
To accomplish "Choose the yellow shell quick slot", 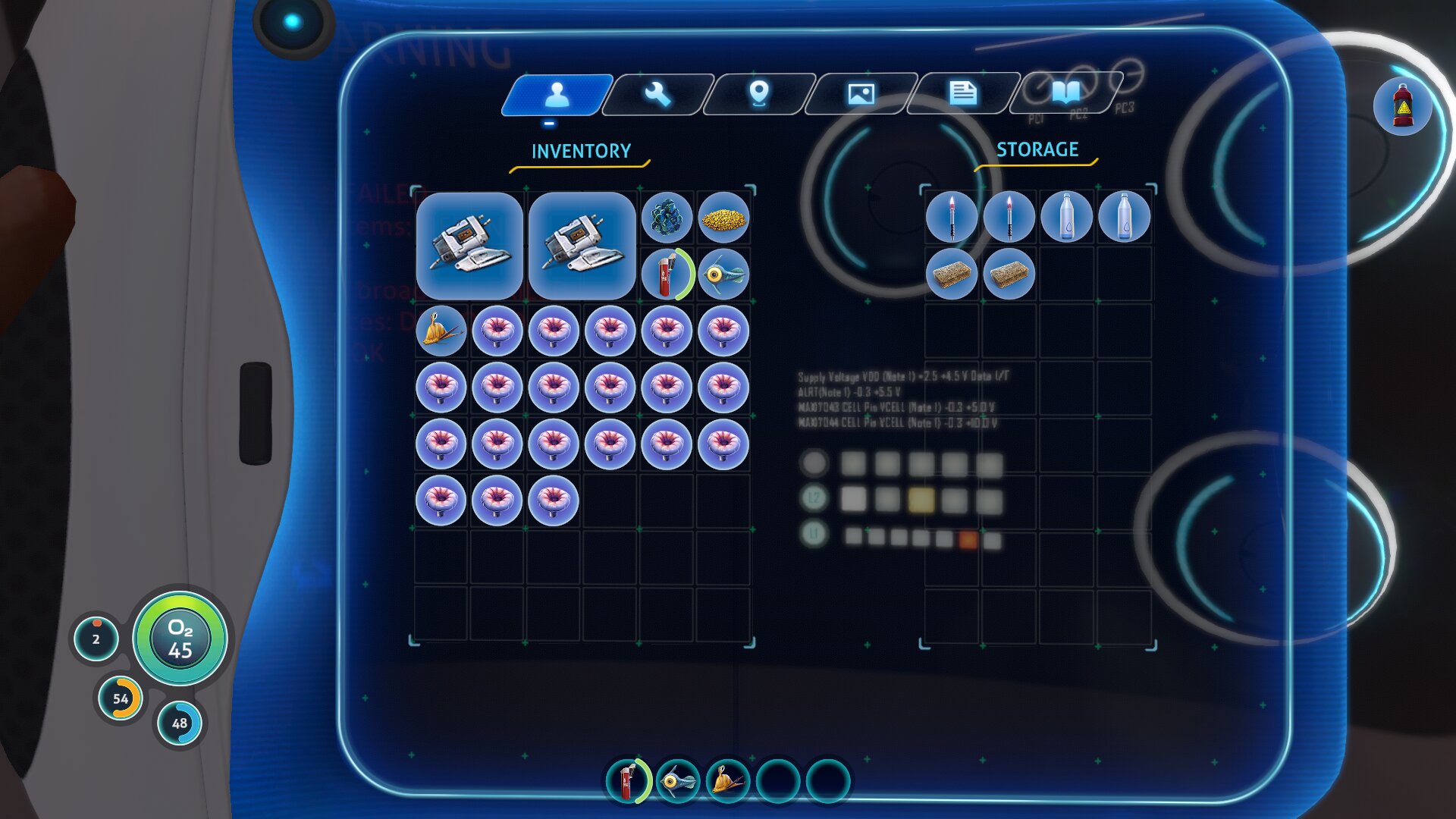I will click(x=728, y=780).
